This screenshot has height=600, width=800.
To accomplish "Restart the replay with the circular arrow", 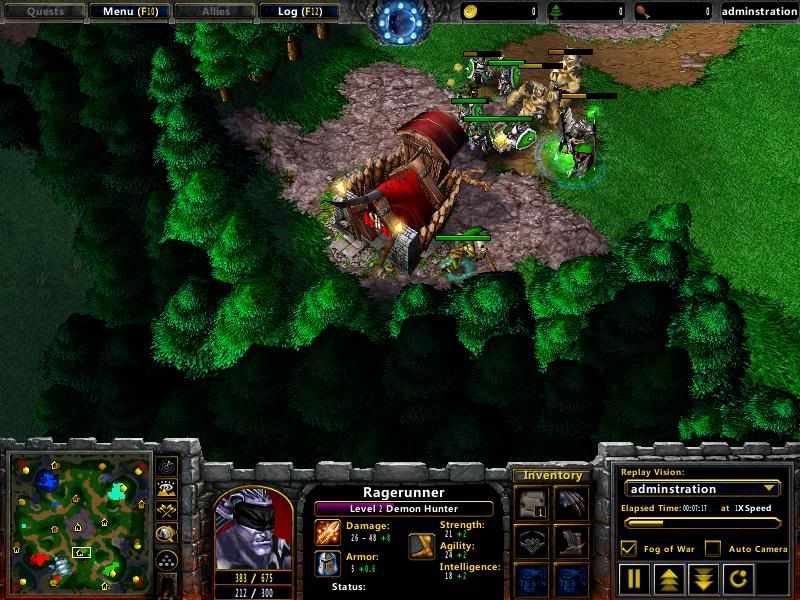I will (x=735, y=578).
